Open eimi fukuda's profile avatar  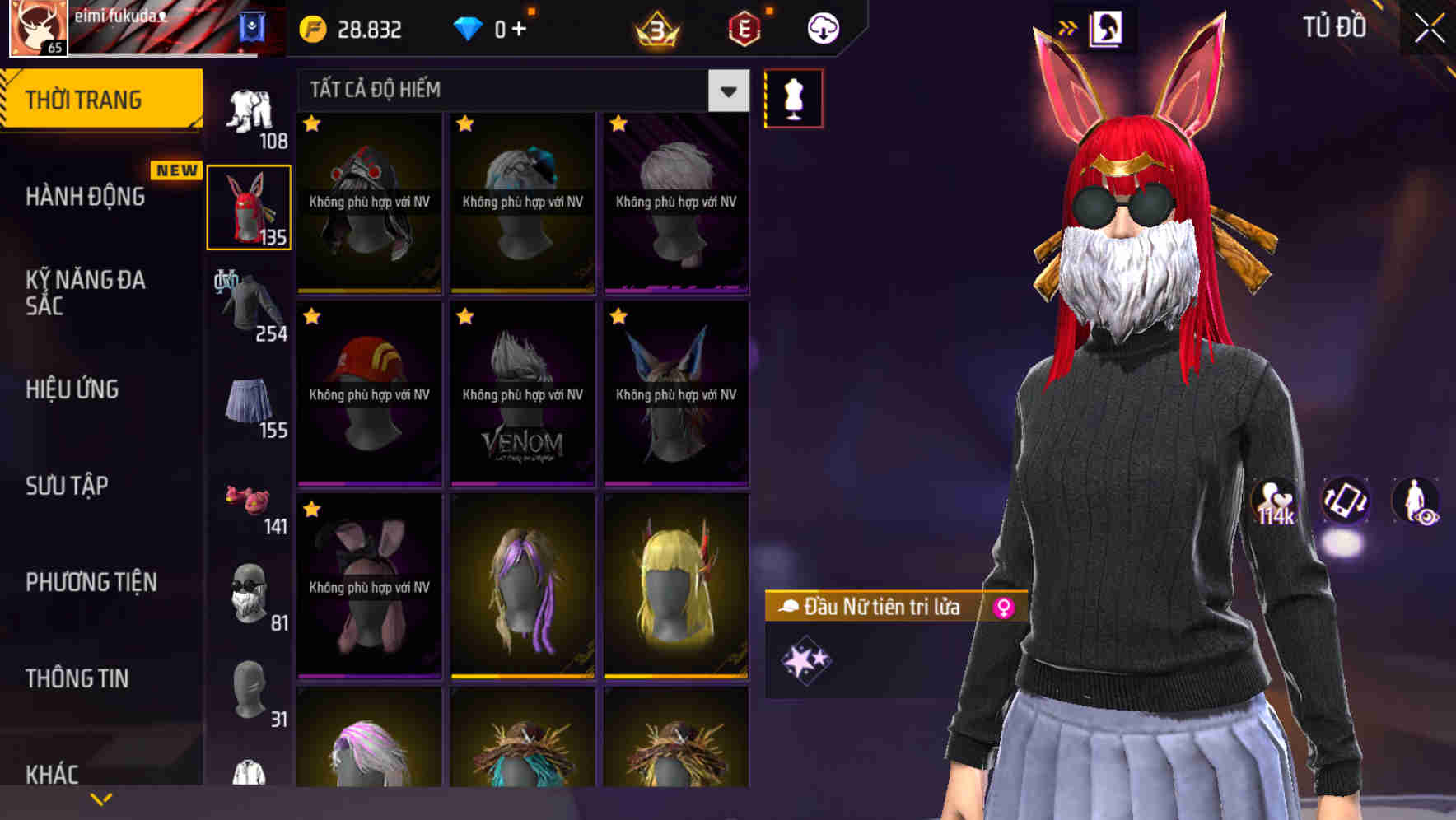pyautogui.click(x=36, y=30)
